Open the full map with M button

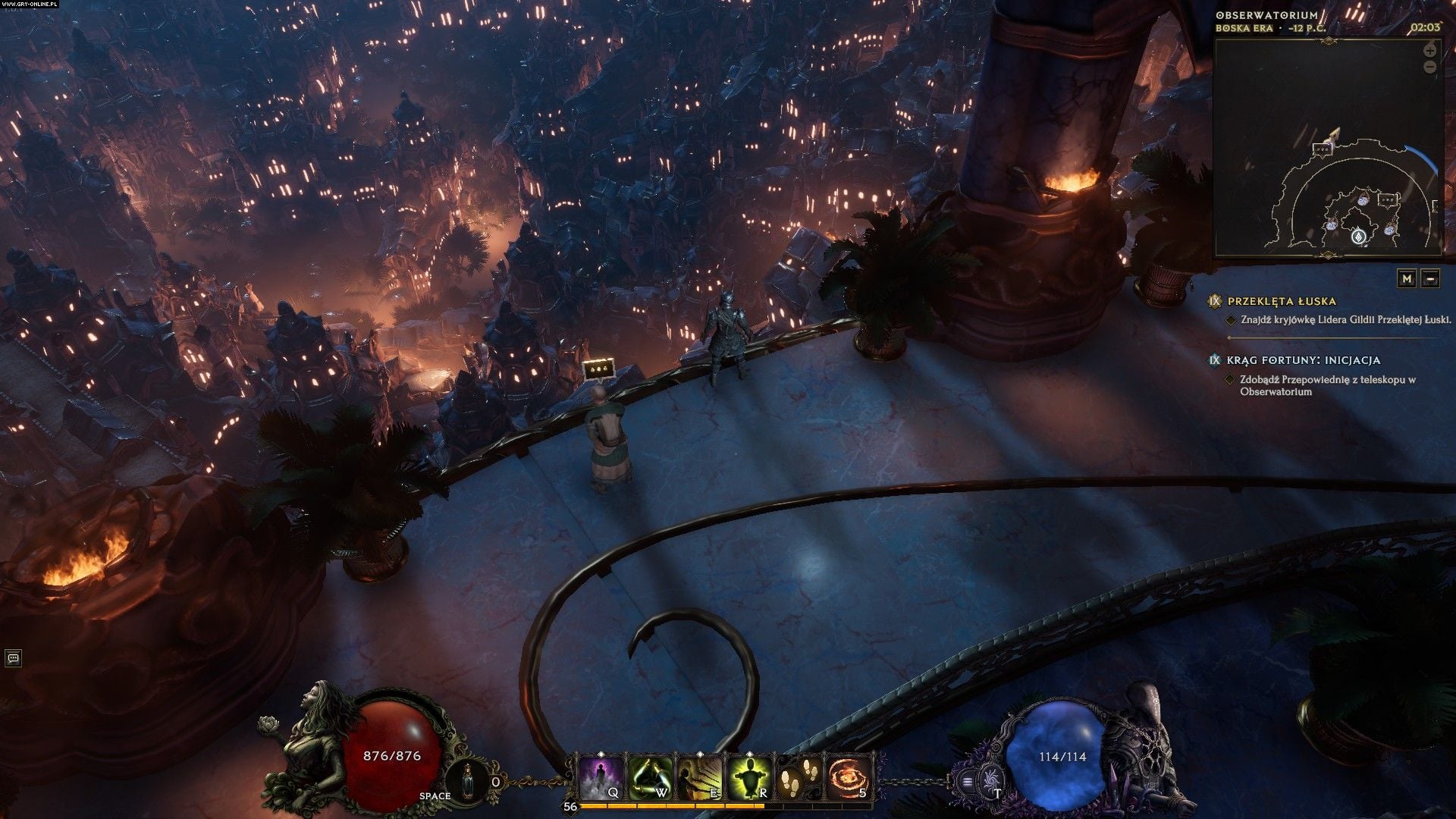point(1407,278)
